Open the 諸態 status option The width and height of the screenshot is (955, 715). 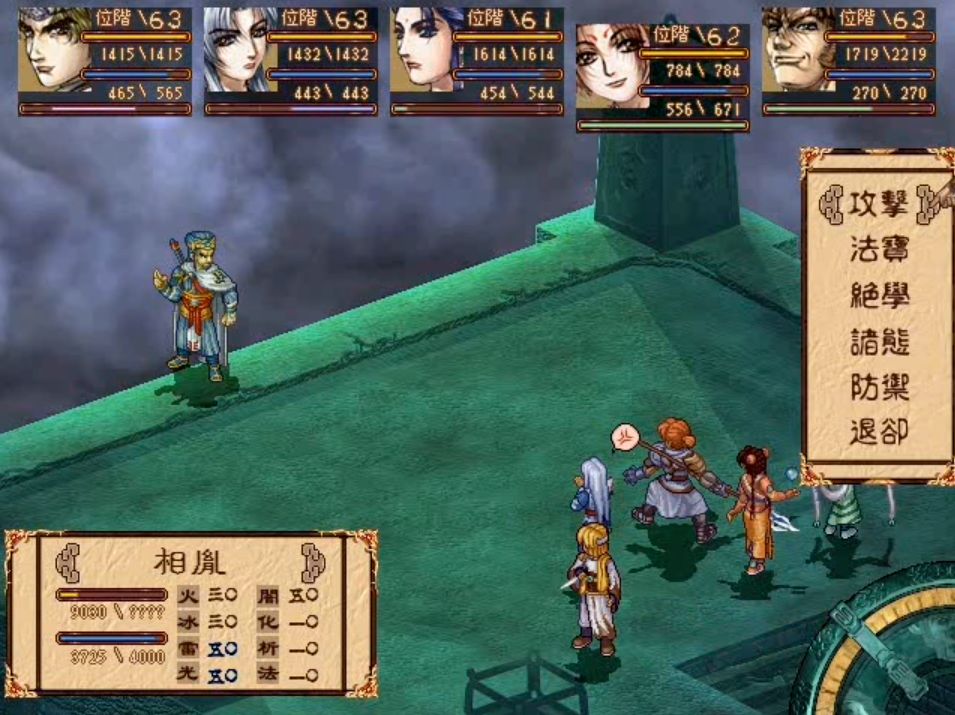[x=878, y=341]
